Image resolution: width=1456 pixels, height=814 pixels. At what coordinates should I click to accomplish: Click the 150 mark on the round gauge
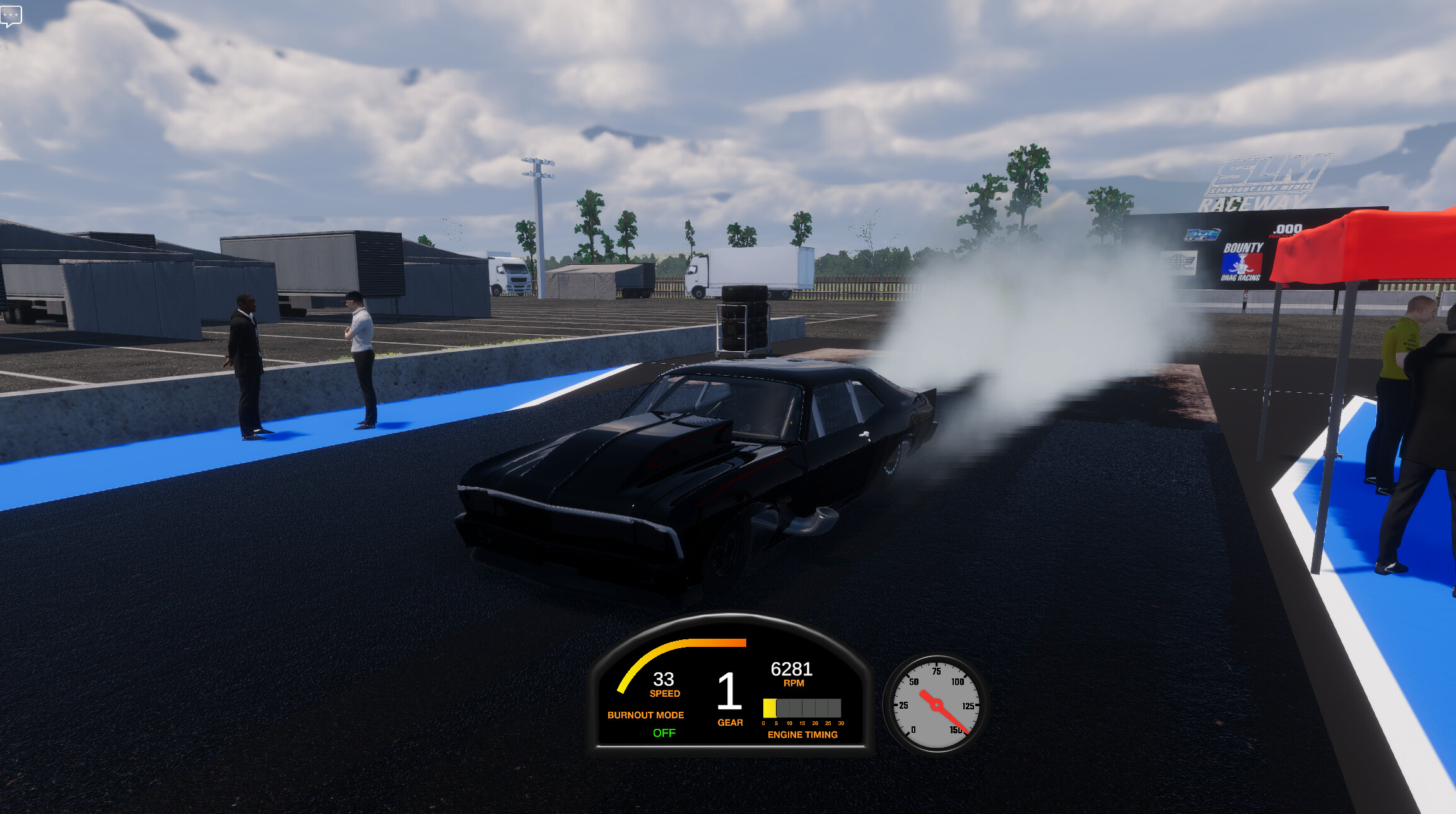[x=958, y=730]
